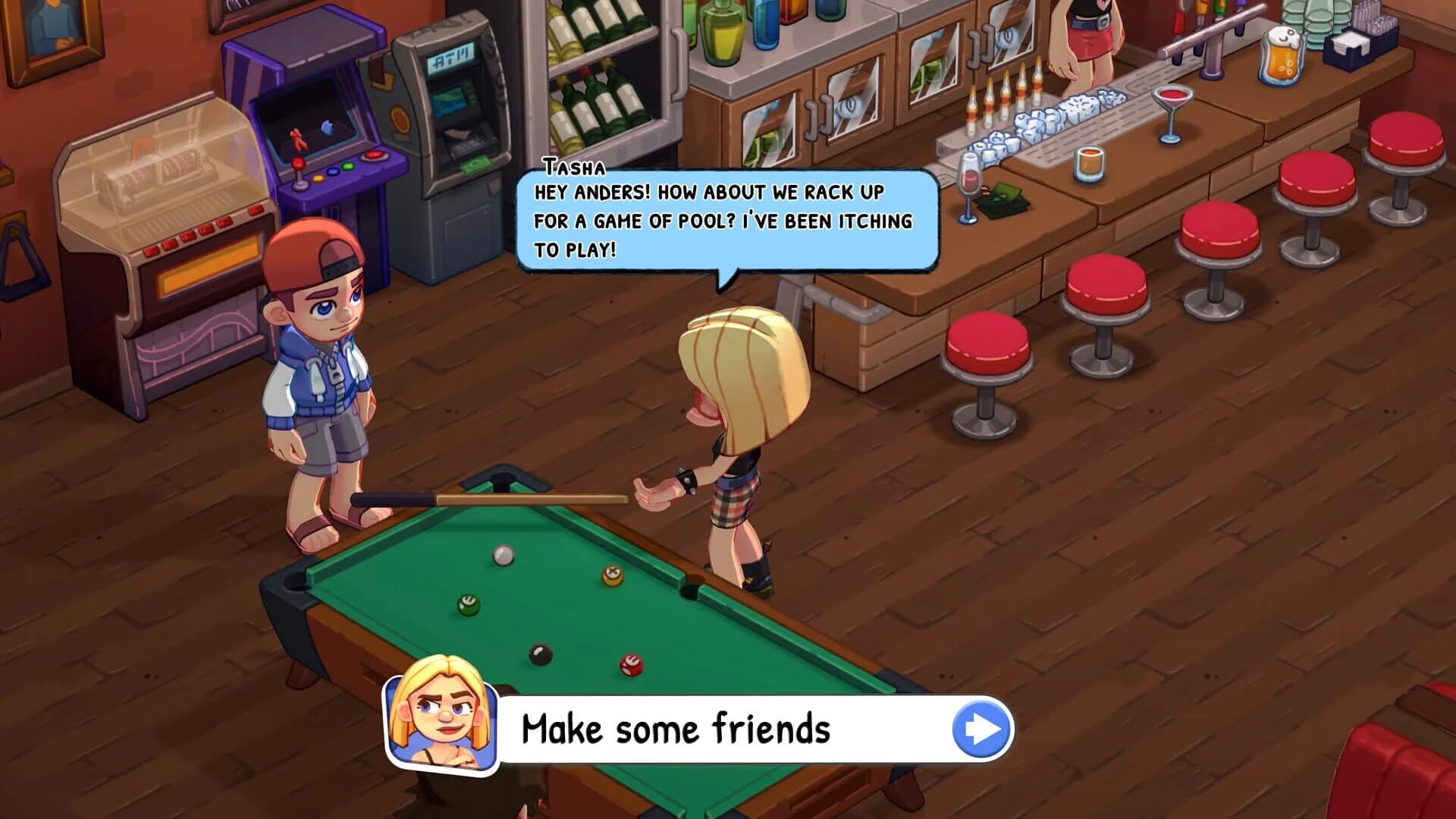Select the 'Make some friends' objective bar
Image resolution: width=1456 pixels, height=819 pixels.
[x=682, y=728]
